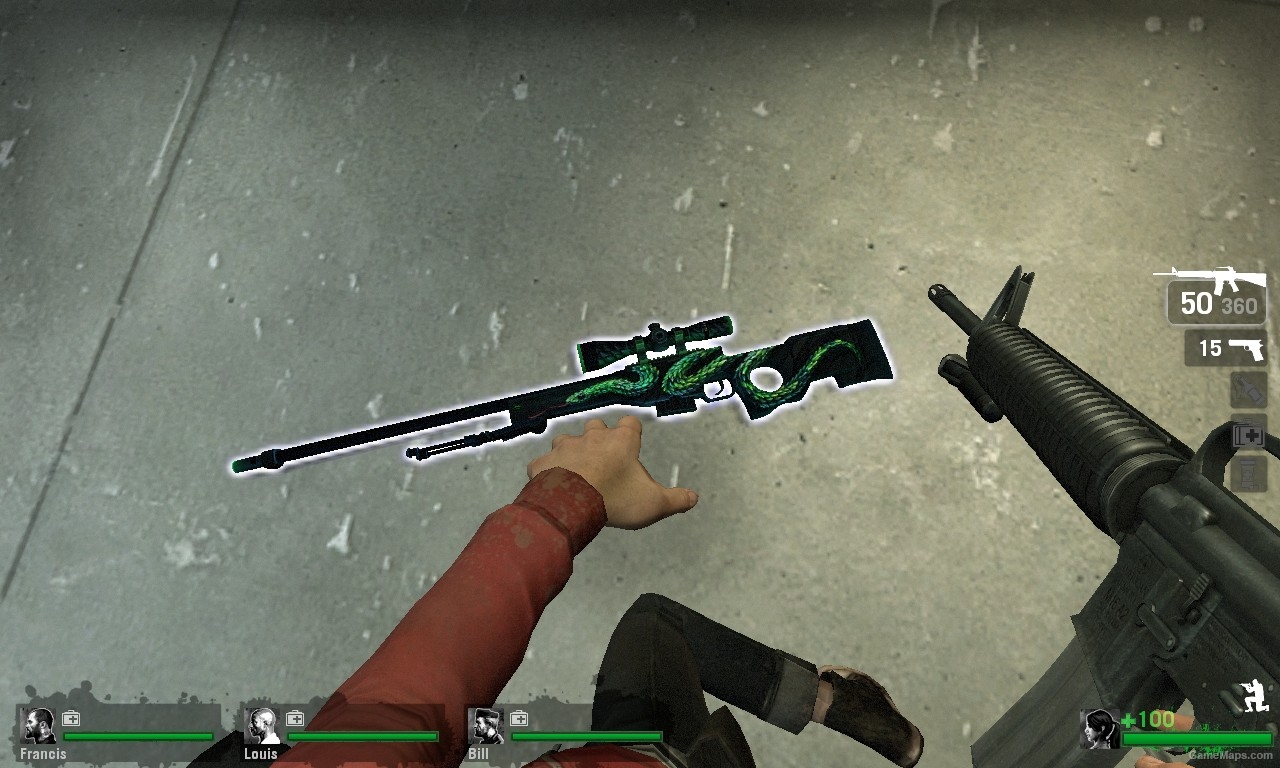
Task: Click the medkit icon beside Francis's health bar
Action: [69, 717]
